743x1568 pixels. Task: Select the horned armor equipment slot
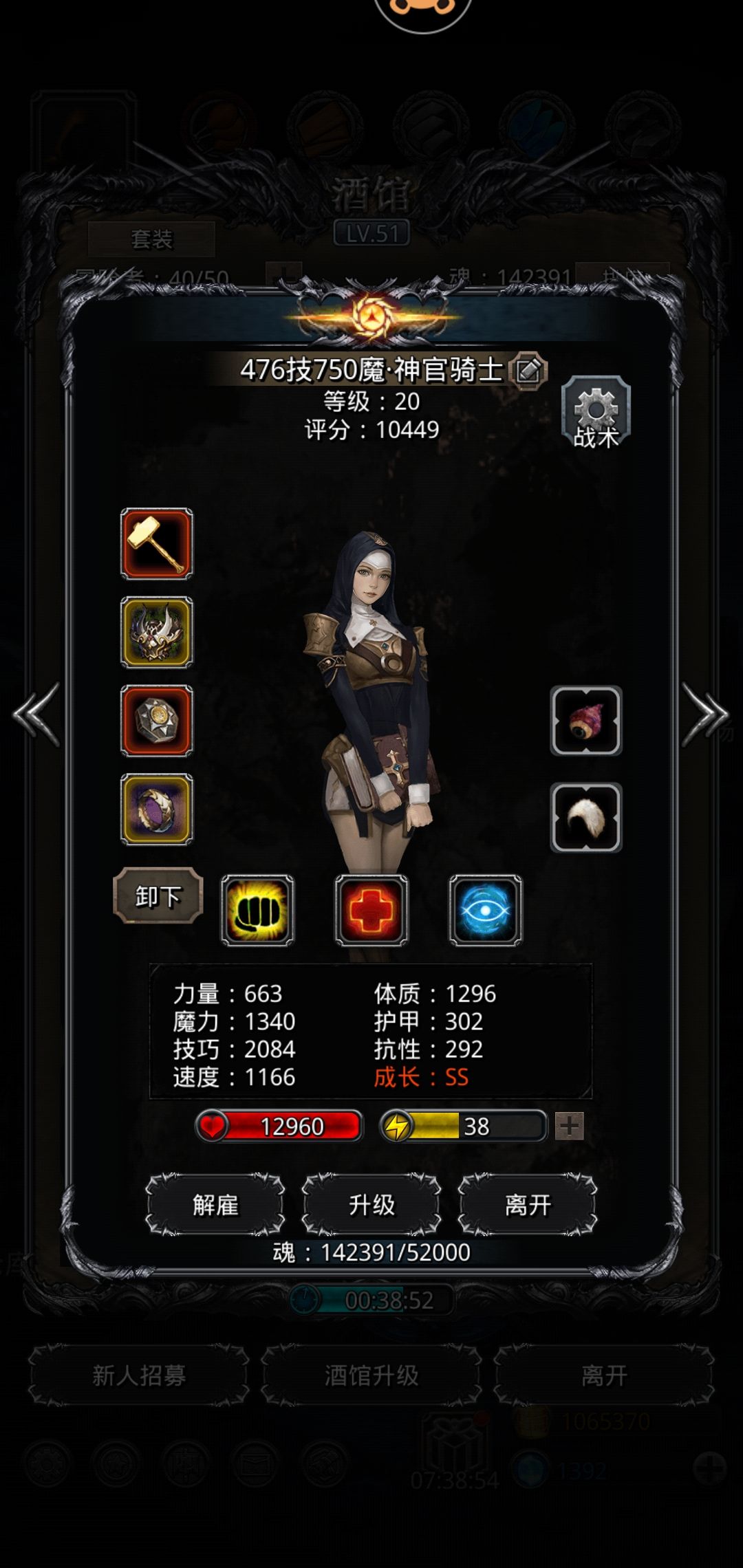pyautogui.click(x=157, y=632)
